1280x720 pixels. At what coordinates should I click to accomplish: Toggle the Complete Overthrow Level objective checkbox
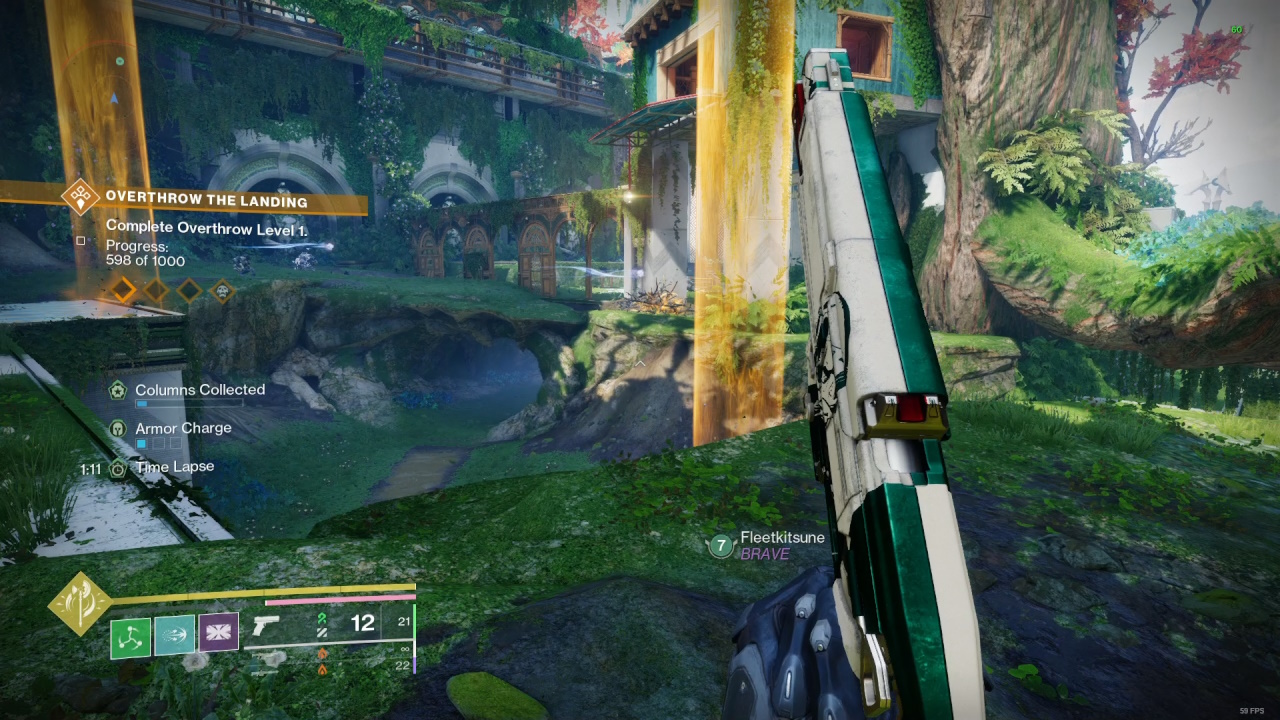tap(80, 239)
